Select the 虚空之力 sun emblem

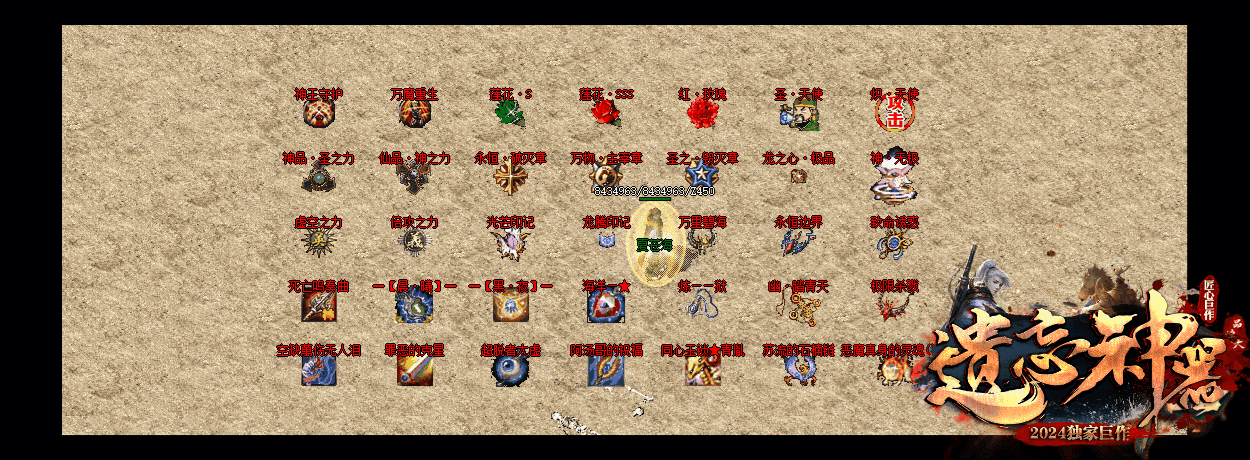pyautogui.click(x=318, y=241)
